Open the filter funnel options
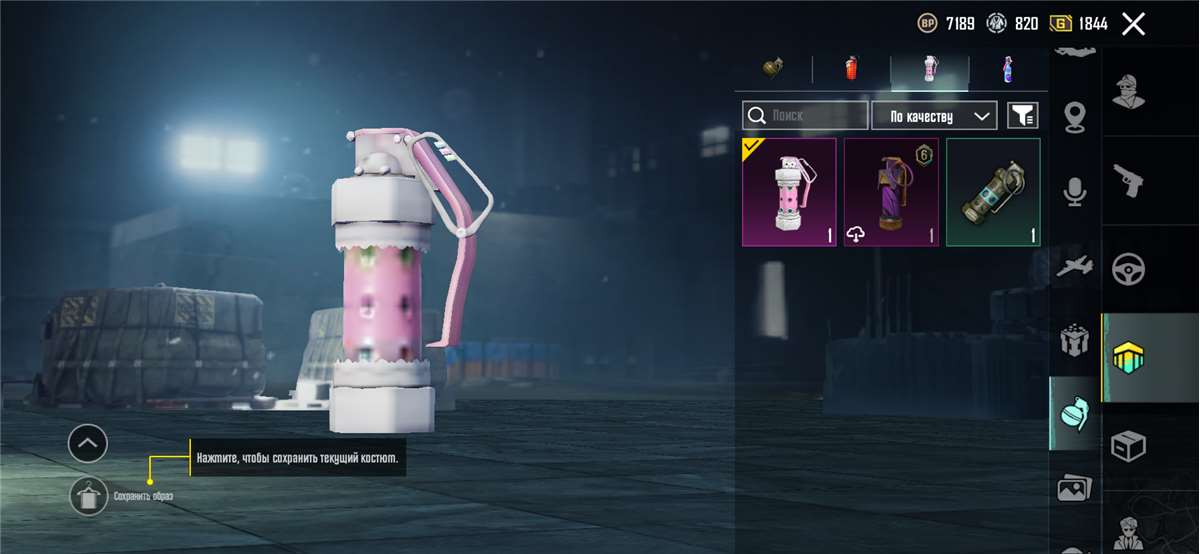 pos(1022,116)
